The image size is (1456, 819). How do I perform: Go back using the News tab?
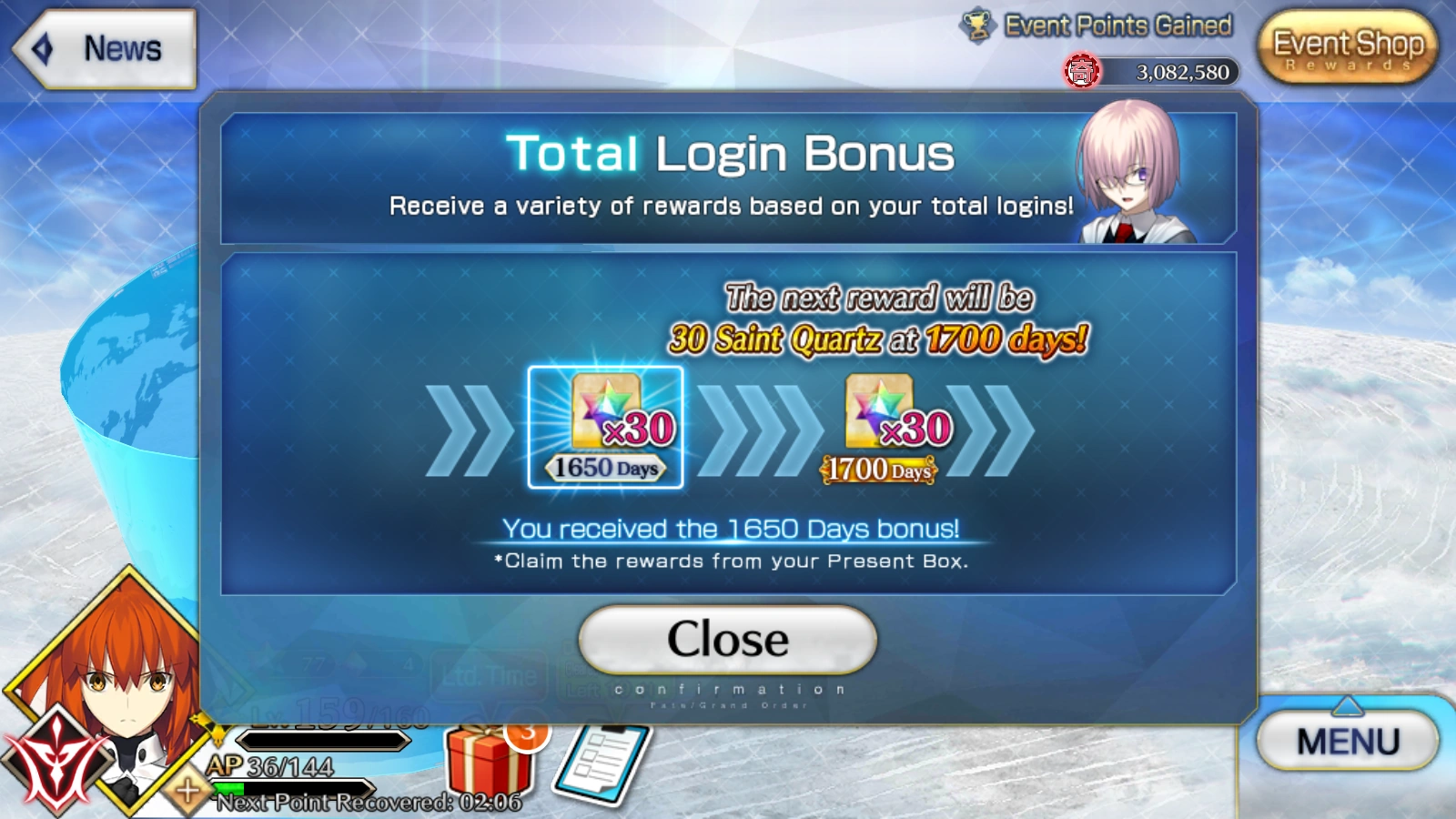point(105,50)
